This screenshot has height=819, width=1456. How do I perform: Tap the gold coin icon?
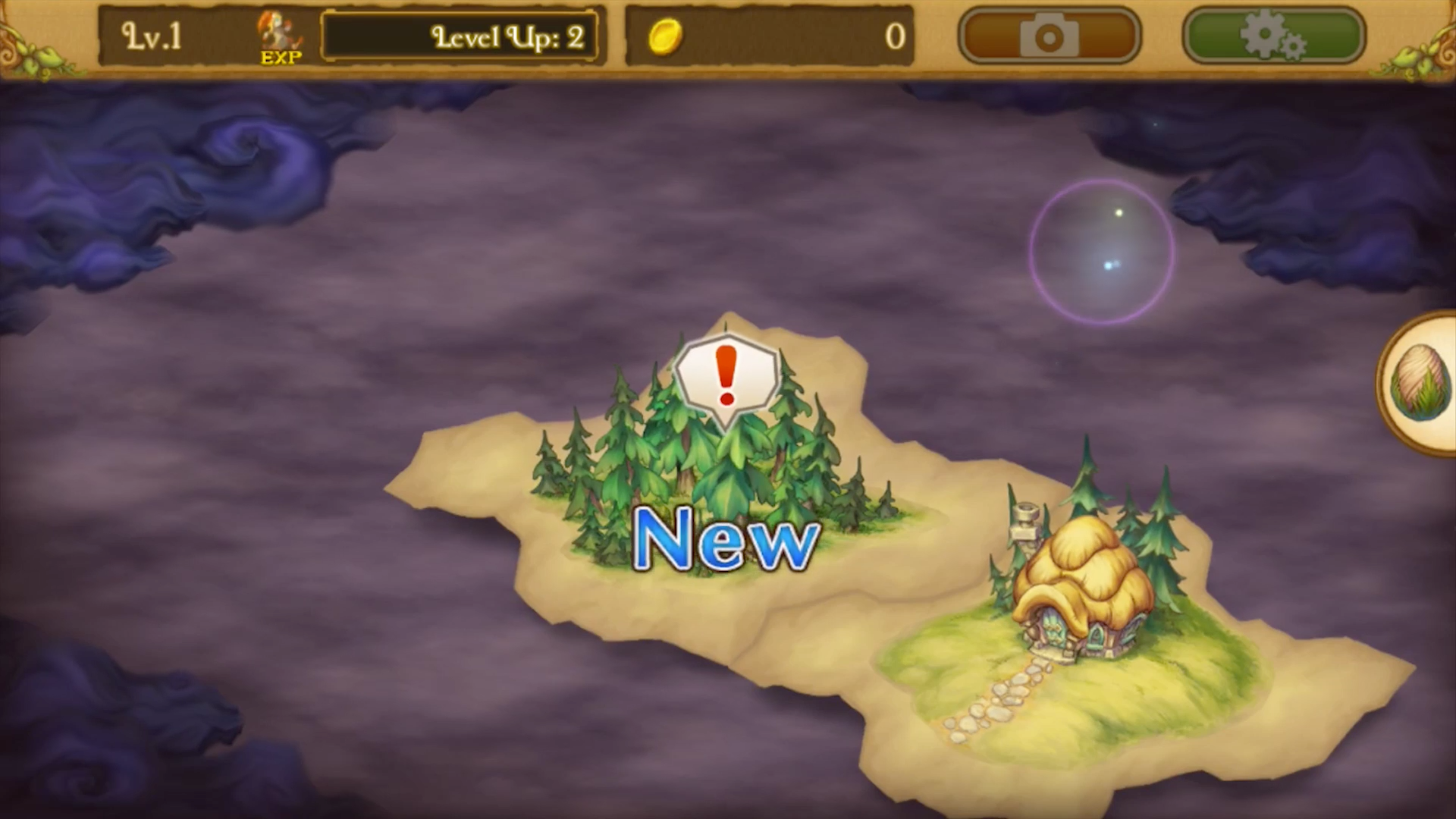[x=667, y=38]
